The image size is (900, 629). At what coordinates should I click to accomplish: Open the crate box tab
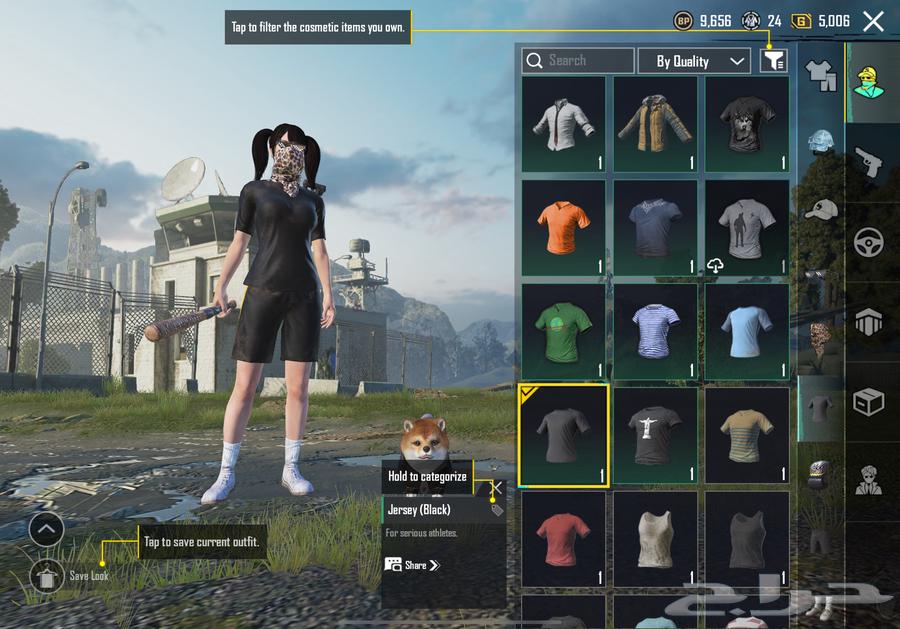[867, 402]
